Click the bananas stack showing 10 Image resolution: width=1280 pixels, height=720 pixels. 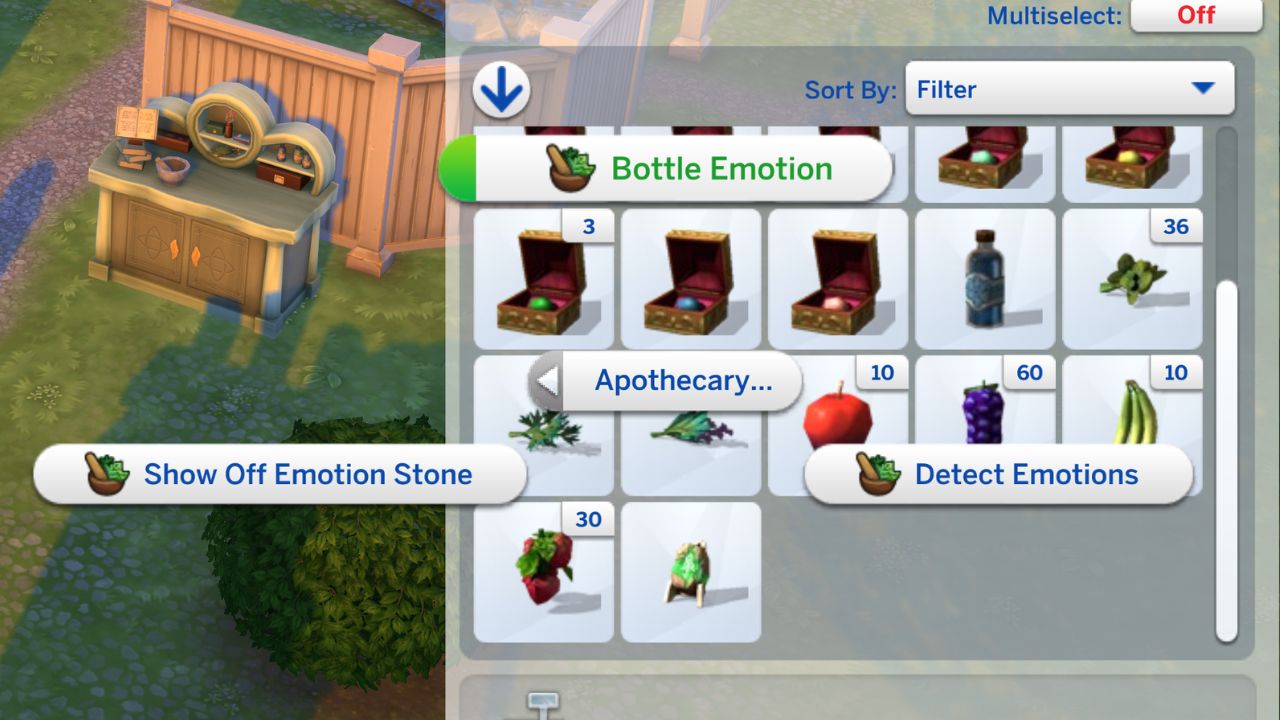coord(1131,420)
